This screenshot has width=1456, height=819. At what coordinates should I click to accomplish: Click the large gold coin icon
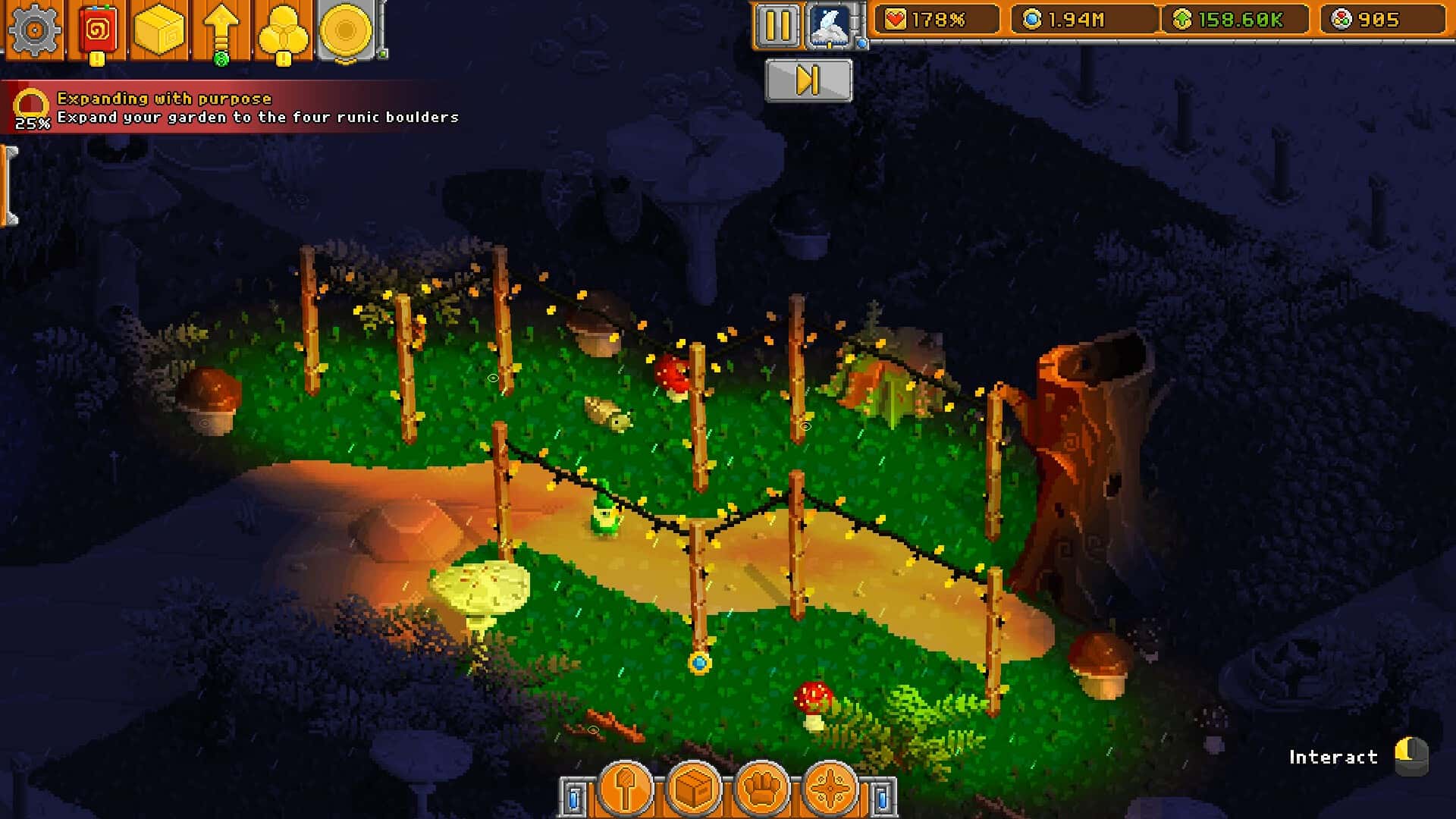(346, 30)
